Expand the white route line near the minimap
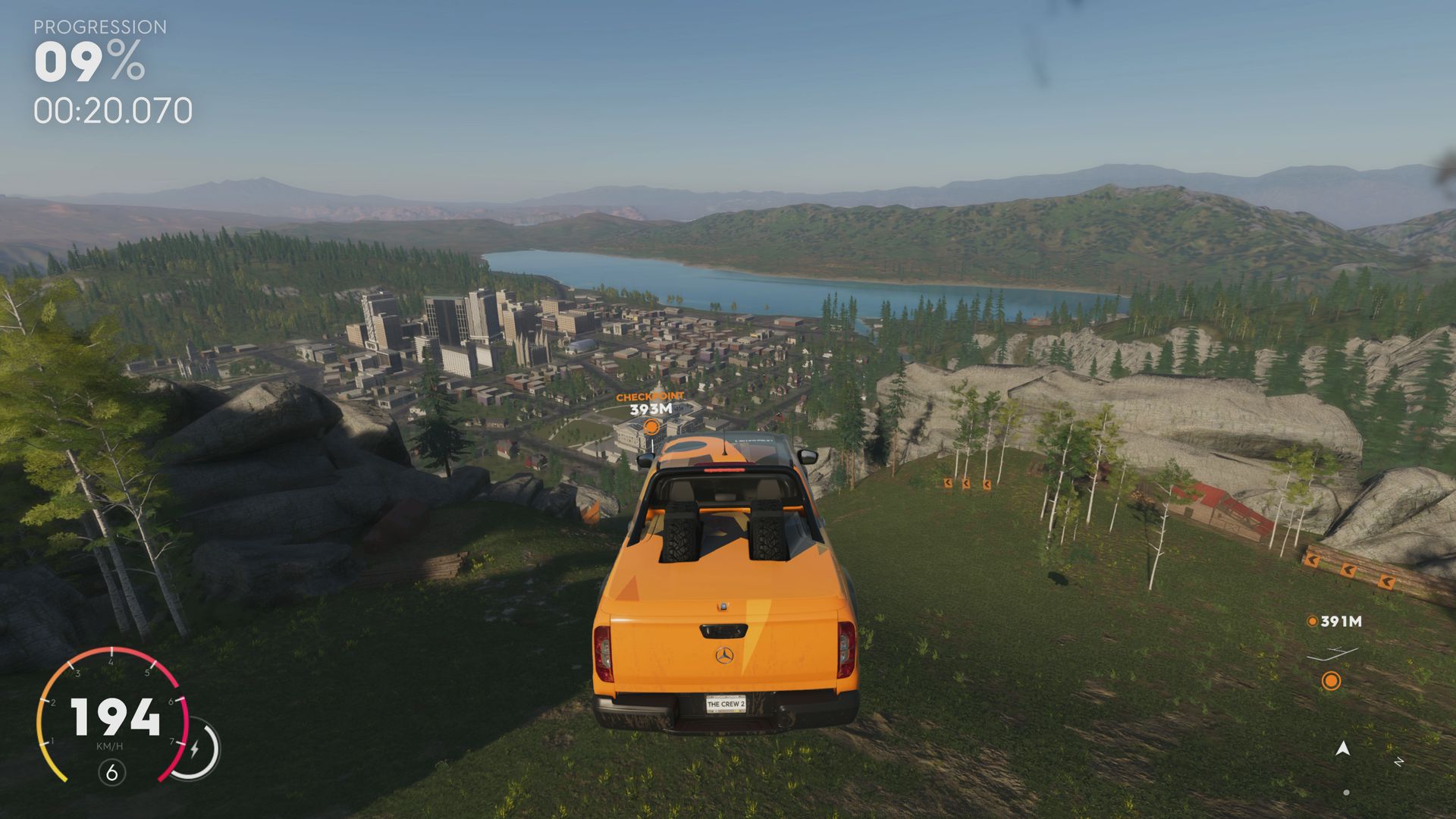The width and height of the screenshot is (1456, 819). coord(1332,654)
